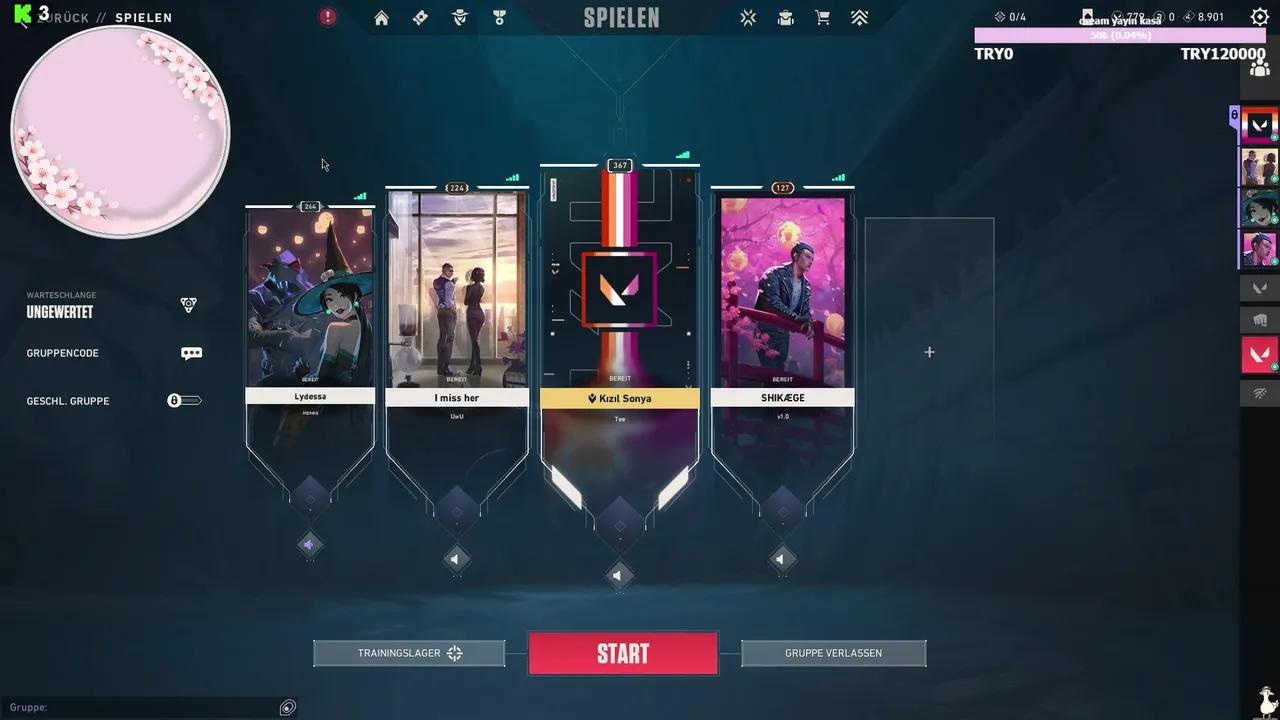
Task: Click the START button
Action: click(622, 653)
